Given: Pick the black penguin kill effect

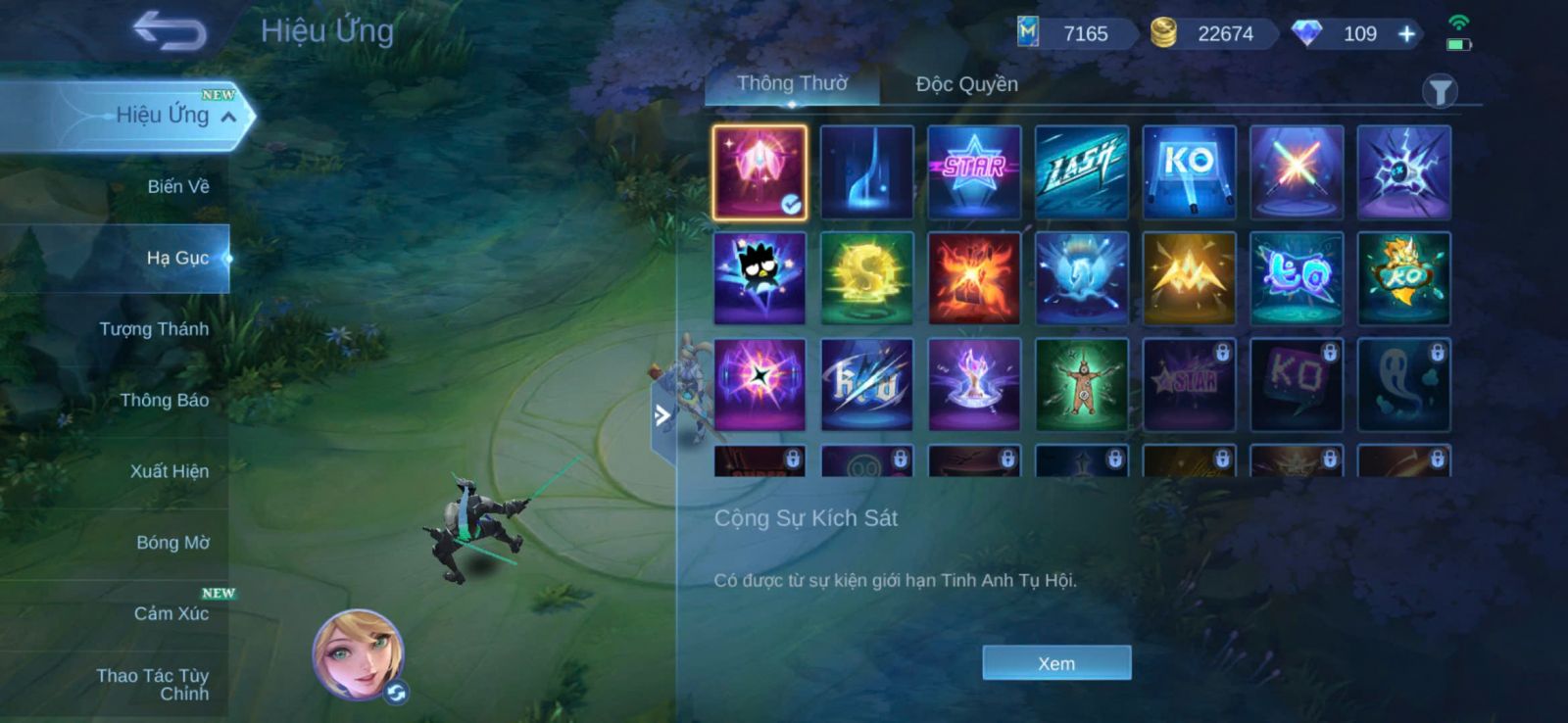Looking at the screenshot, I should pos(759,278).
